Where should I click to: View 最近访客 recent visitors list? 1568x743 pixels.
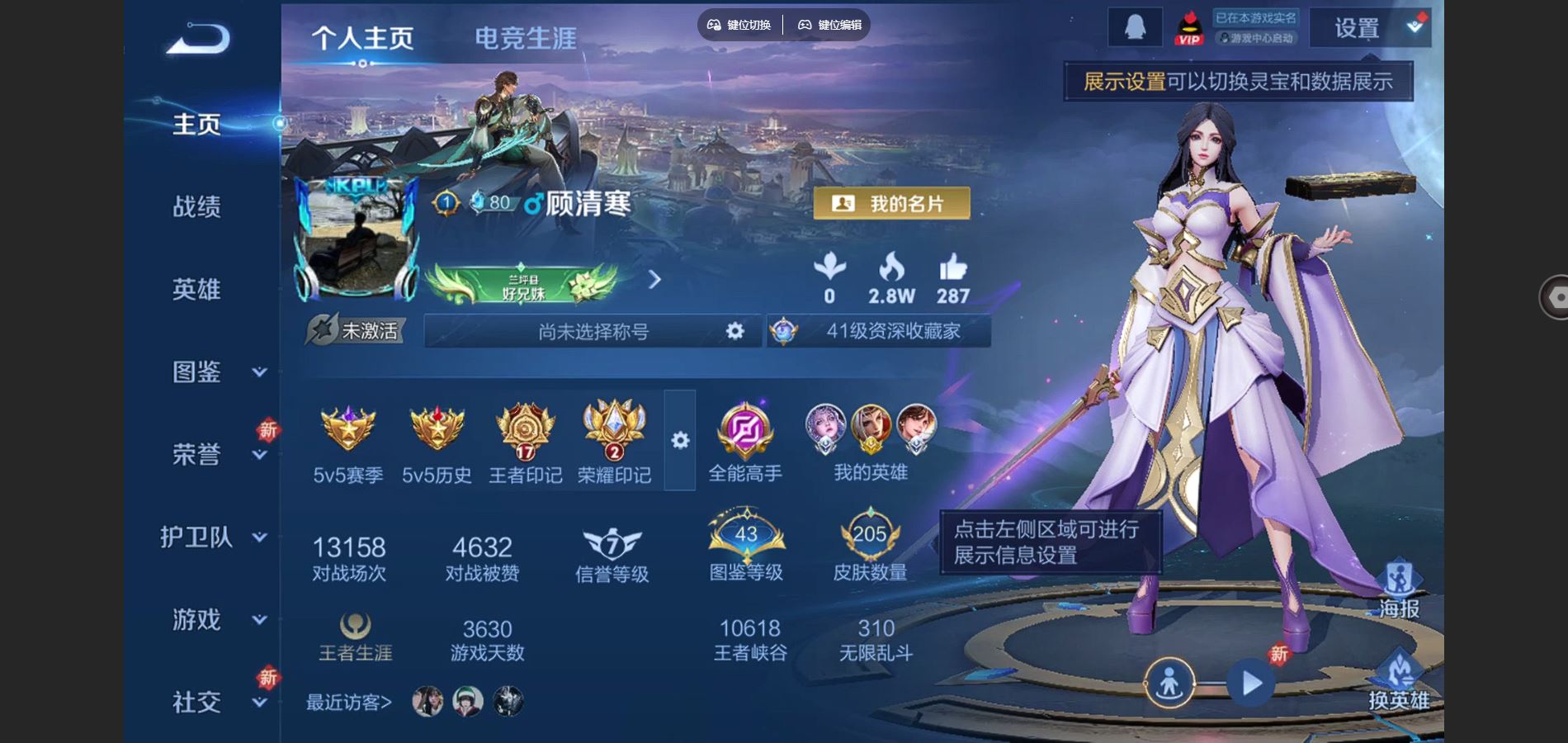pos(348,702)
